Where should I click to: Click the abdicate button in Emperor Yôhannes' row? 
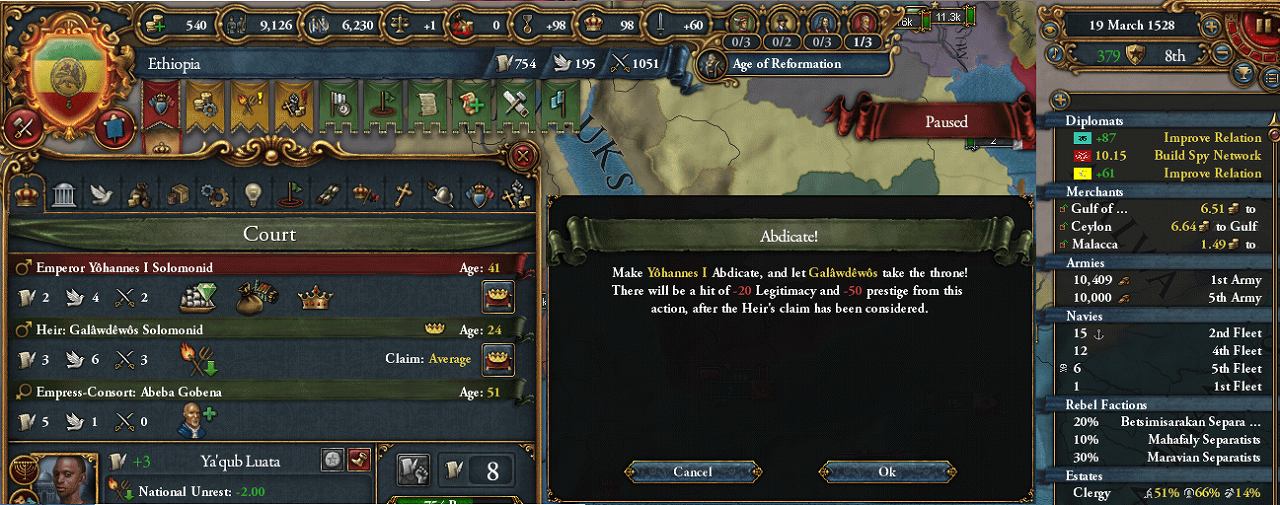coord(497,297)
